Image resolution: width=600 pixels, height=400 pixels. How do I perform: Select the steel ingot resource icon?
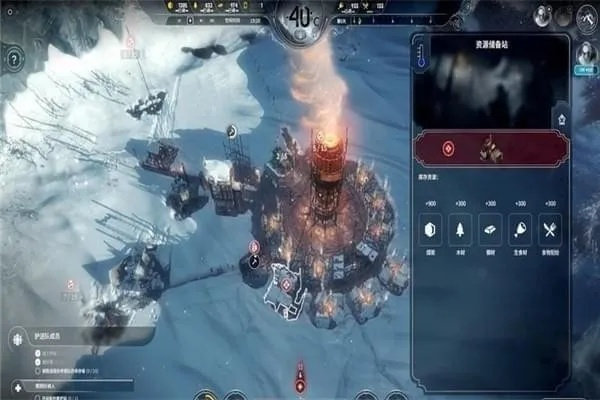pos(490,229)
